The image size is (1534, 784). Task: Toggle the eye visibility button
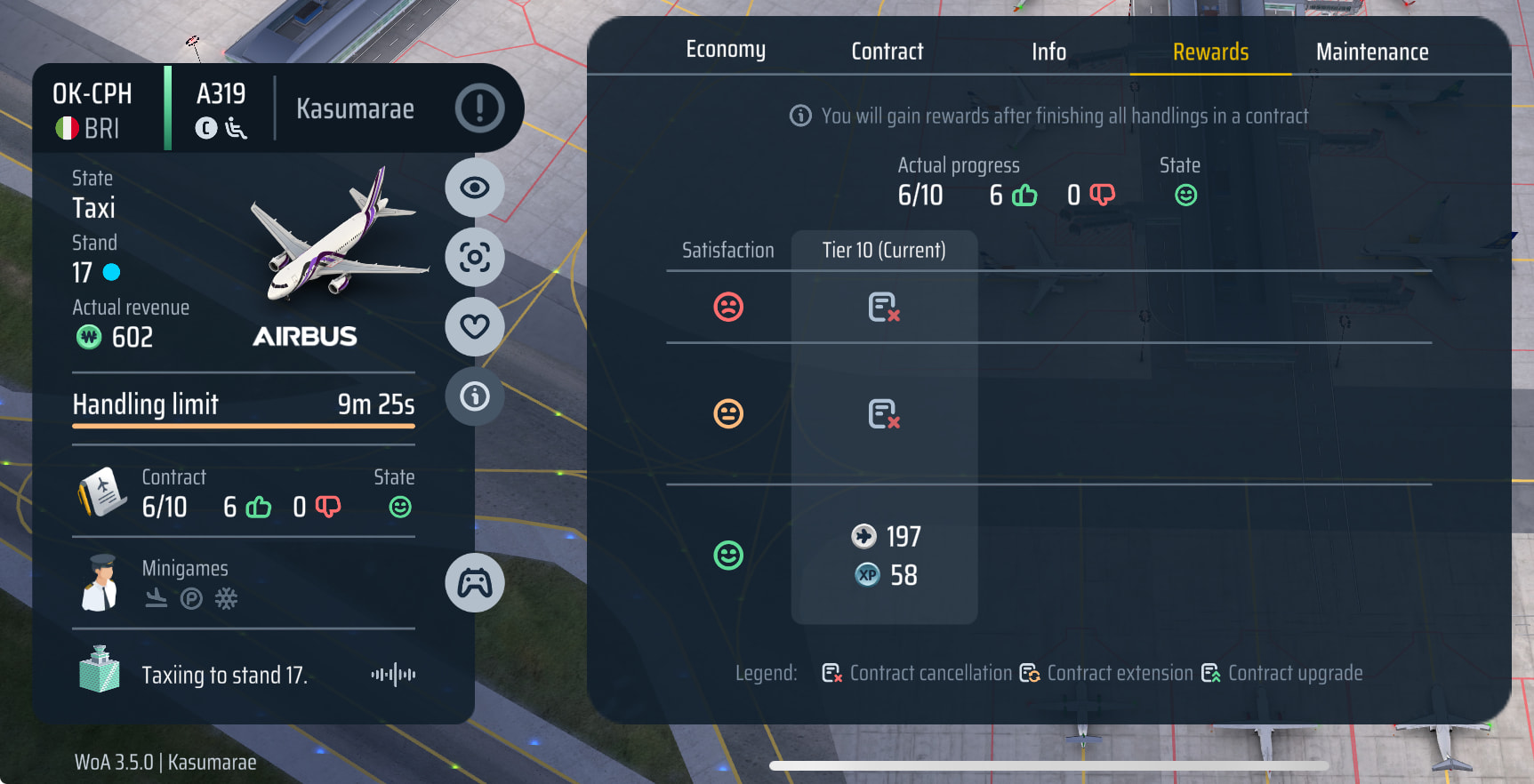[474, 188]
